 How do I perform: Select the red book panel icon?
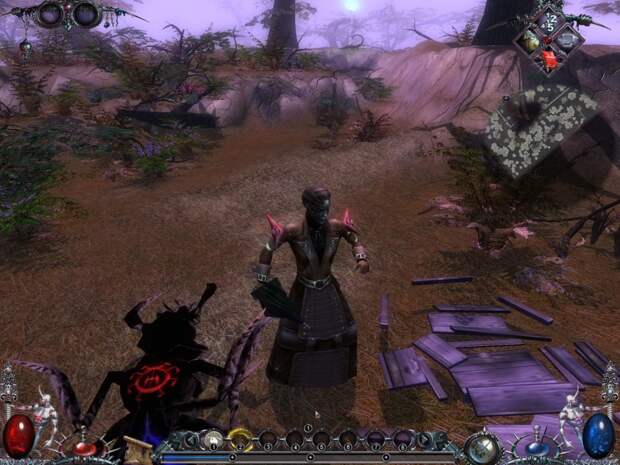point(550,59)
